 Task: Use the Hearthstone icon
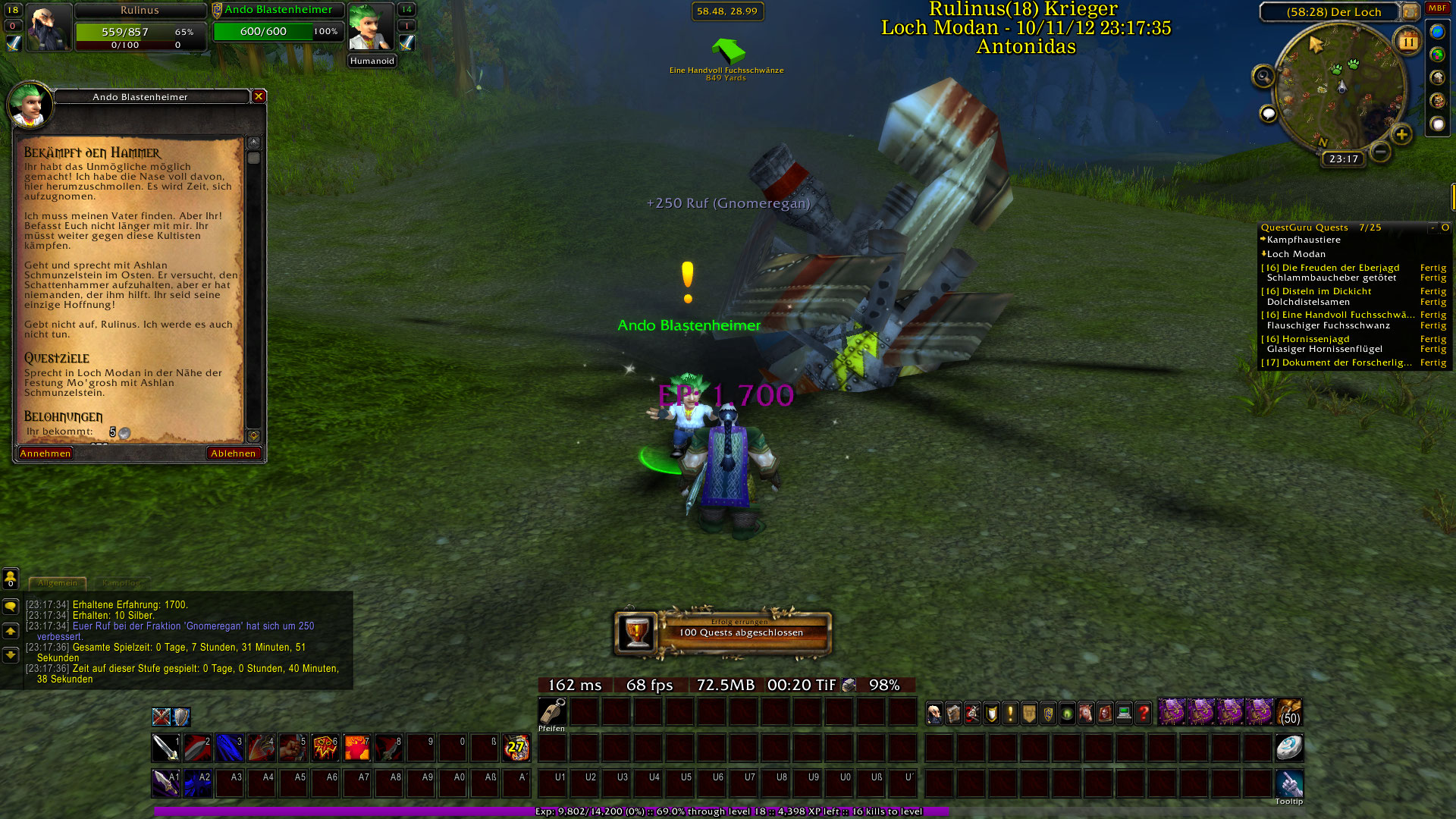[x=1289, y=748]
